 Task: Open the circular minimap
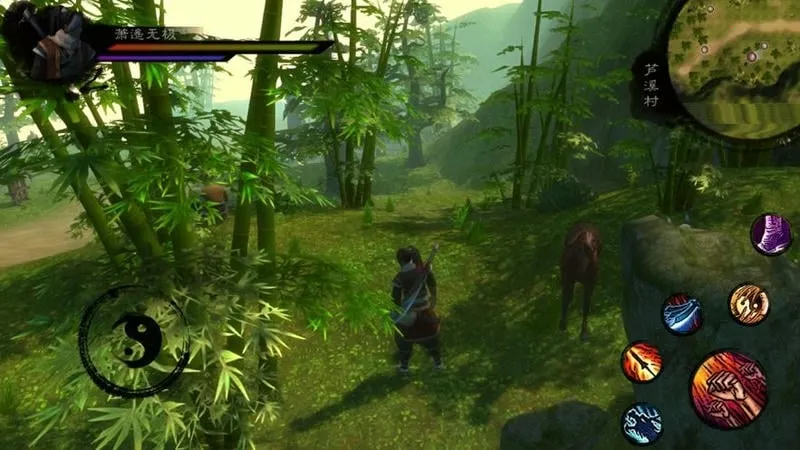(x=735, y=67)
